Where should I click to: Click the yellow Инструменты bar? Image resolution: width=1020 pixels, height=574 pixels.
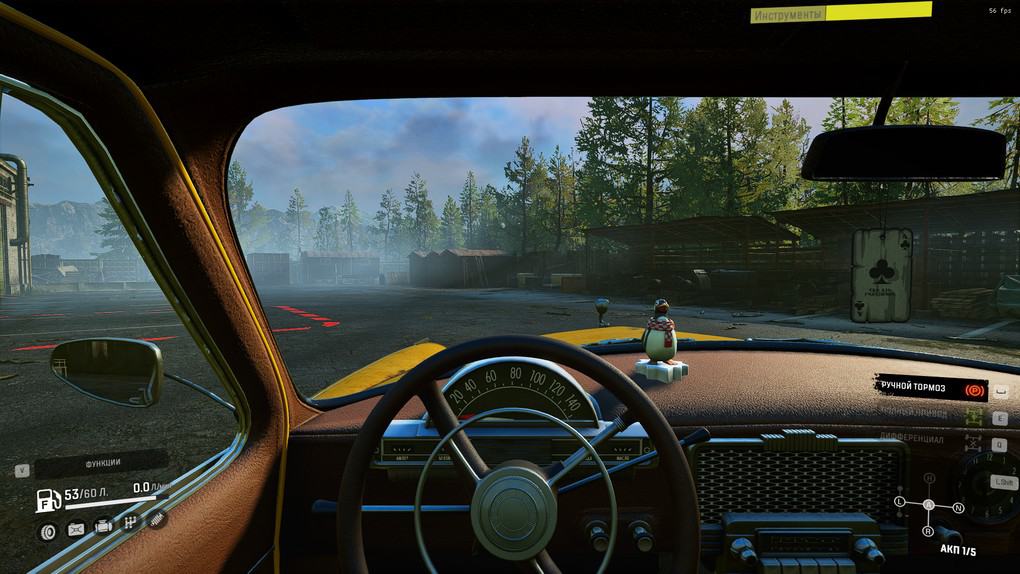[842, 14]
